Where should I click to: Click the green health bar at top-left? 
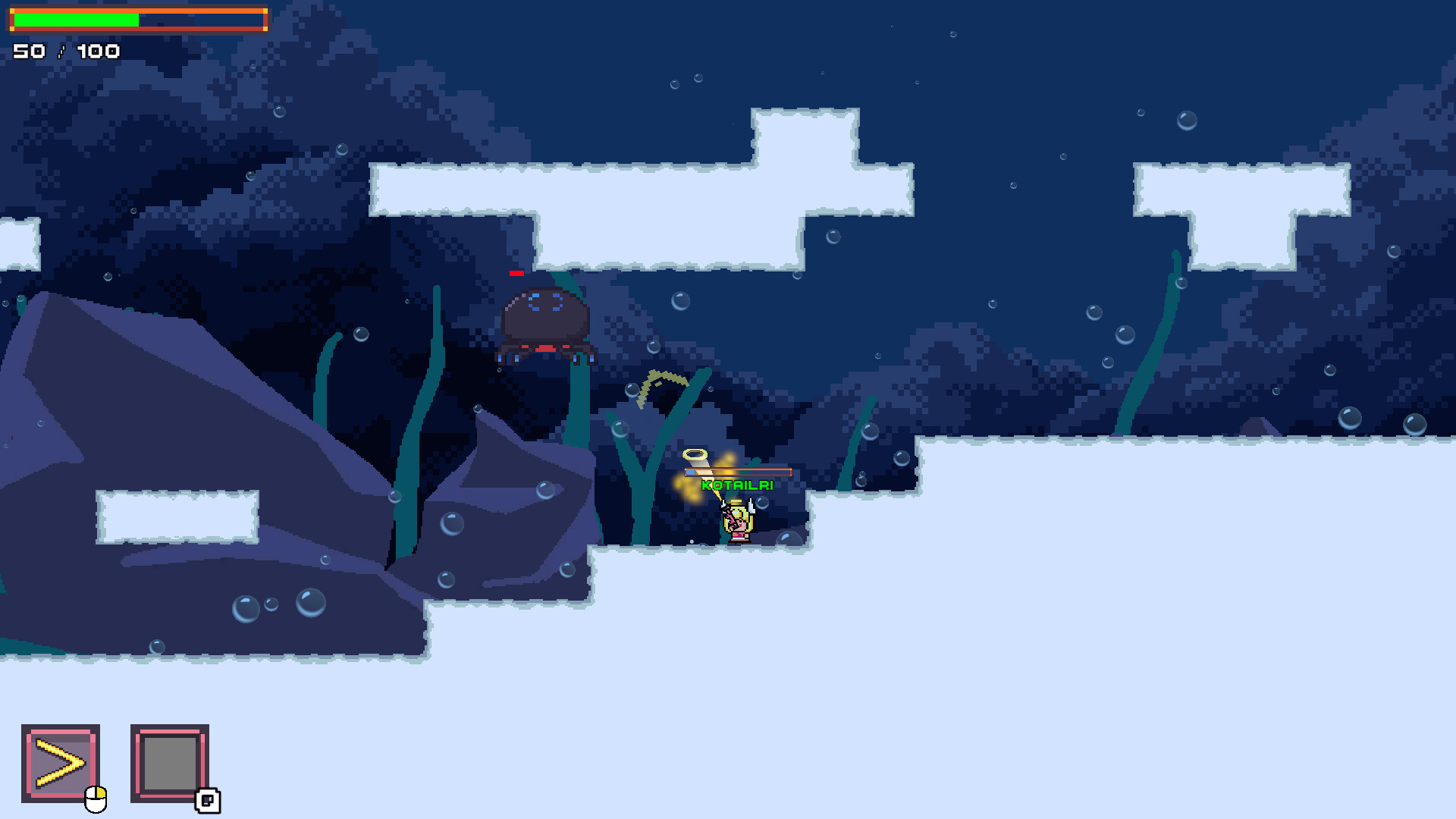[x=76, y=19]
